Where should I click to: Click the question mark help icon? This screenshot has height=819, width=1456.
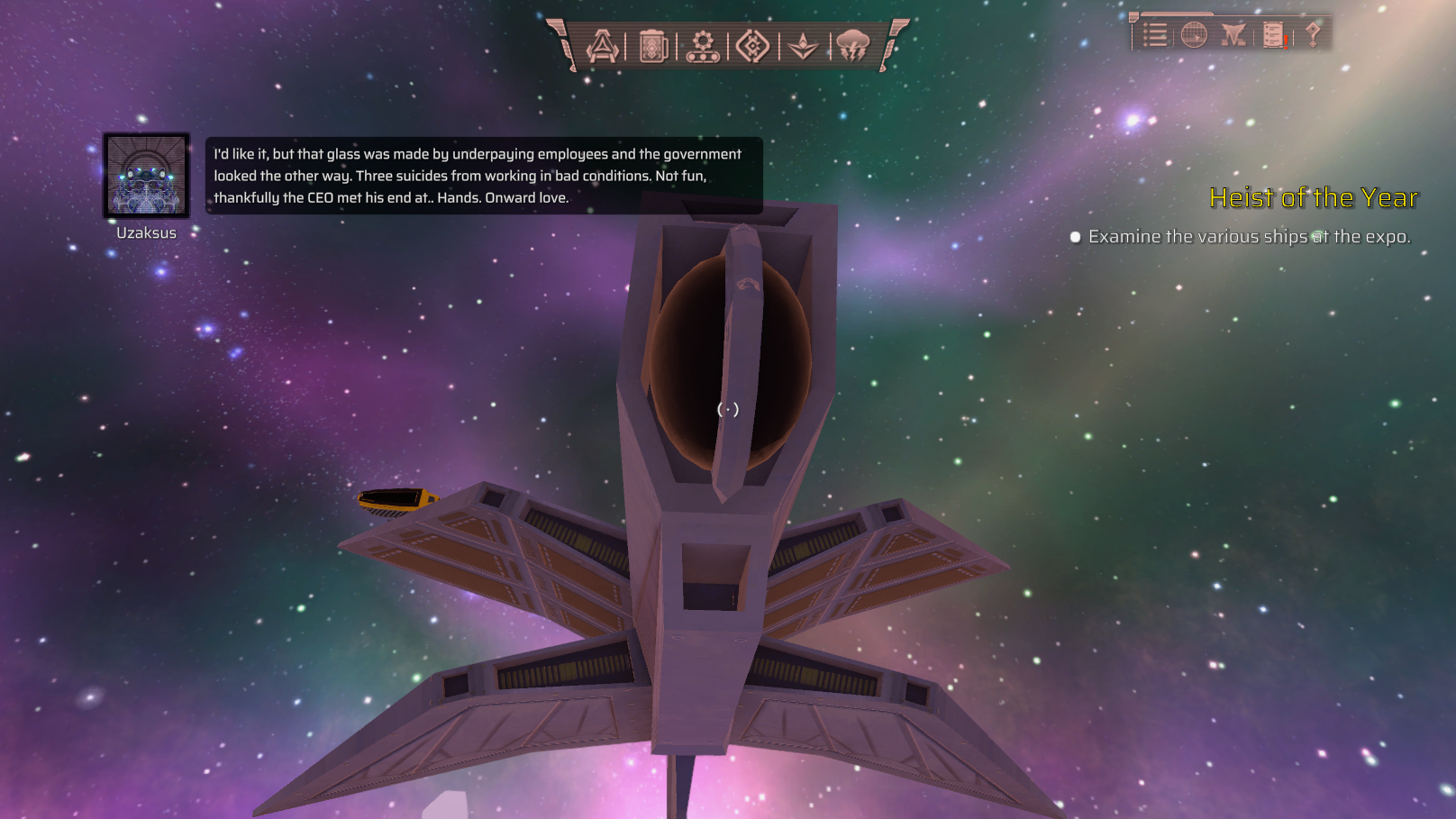[1313, 35]
